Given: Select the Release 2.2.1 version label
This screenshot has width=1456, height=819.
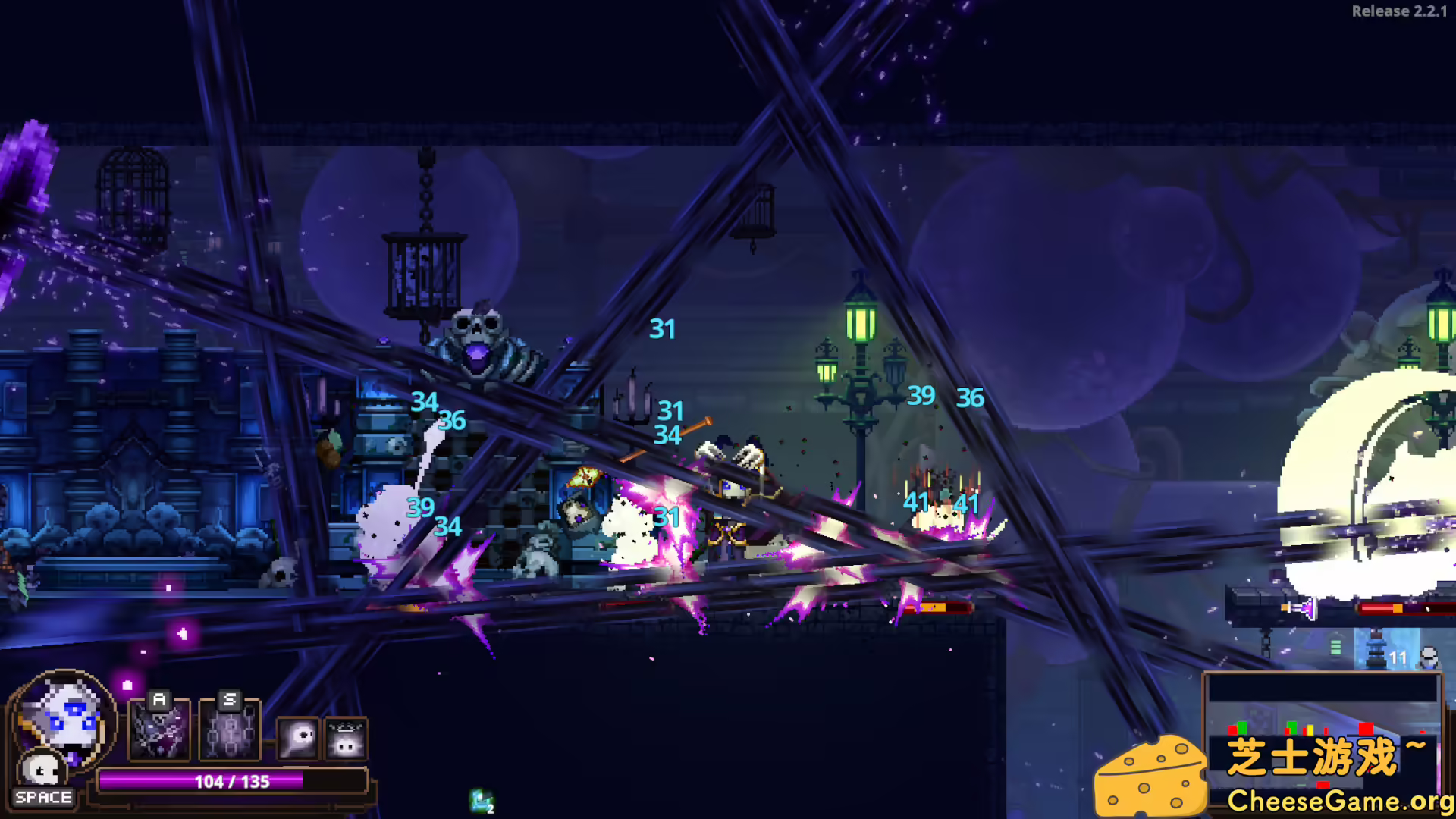Looking at the screenshot, I should pos(1399,11).
